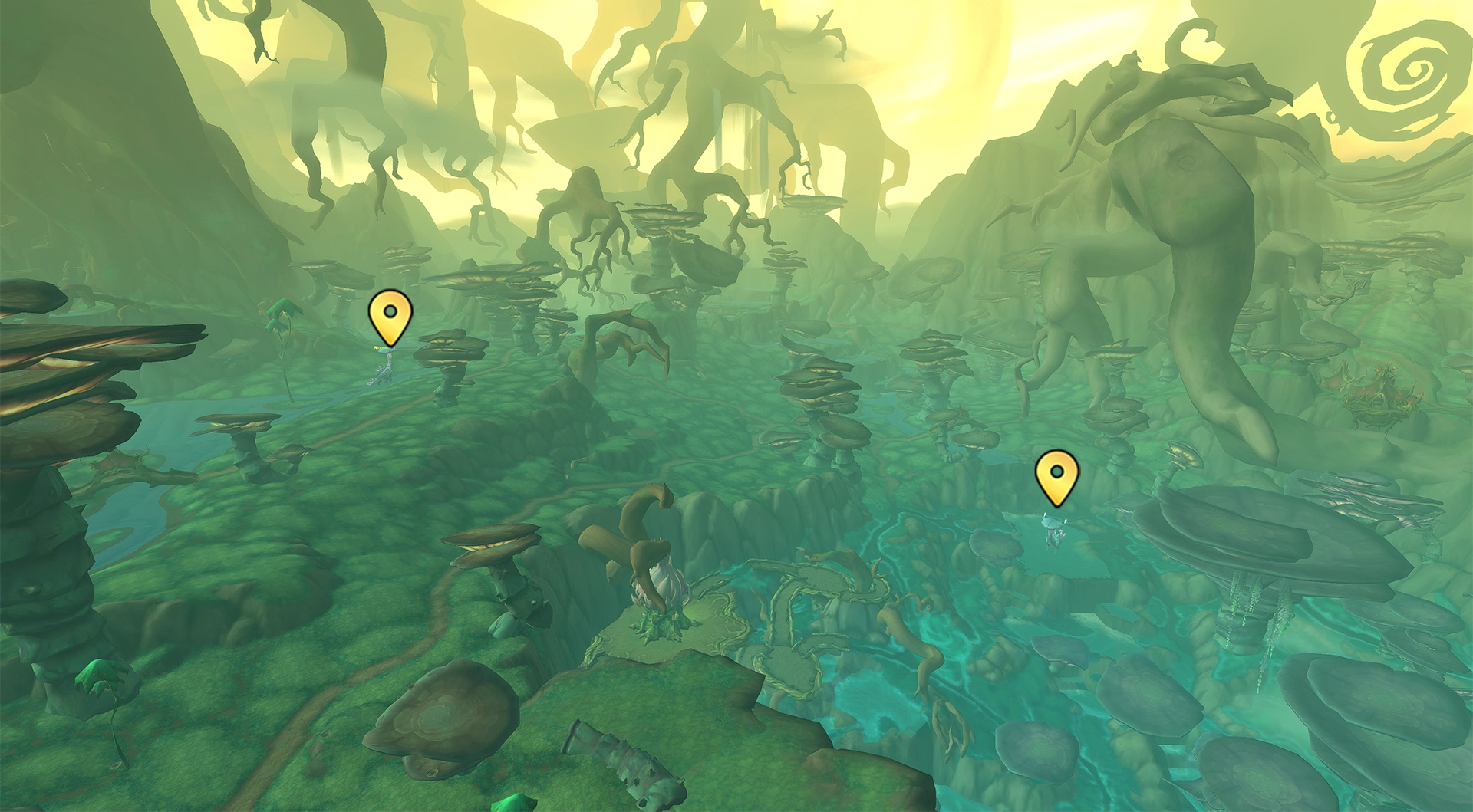Open the yellow pin over the teal water
The height and width of the screenshot is (812, 1473).
(1056, 476)
